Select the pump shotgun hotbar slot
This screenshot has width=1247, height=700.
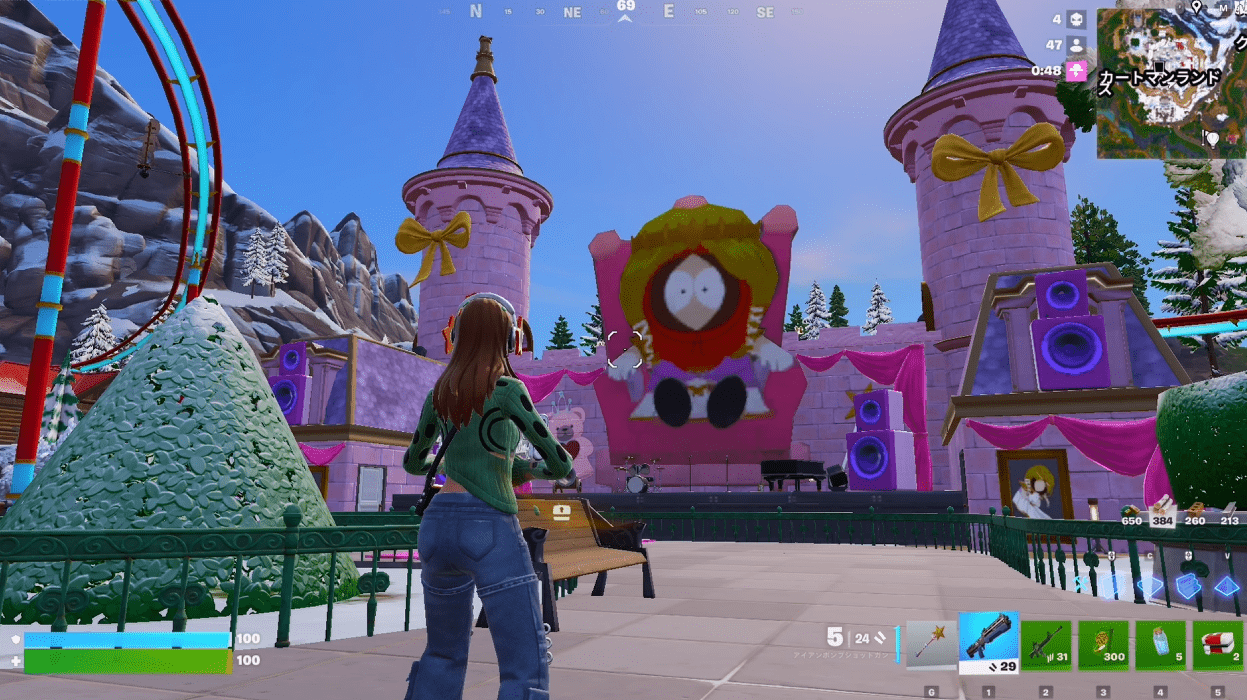[988, 641]
